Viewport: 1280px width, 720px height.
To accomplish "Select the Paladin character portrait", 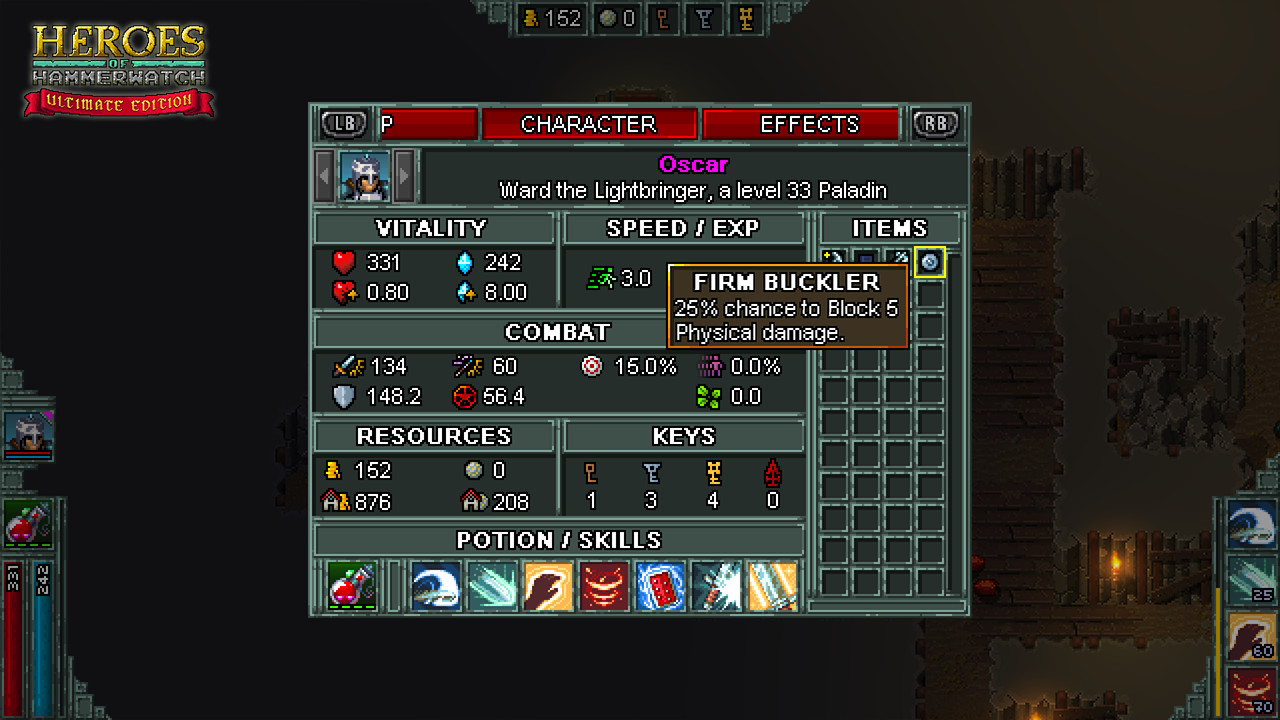I will coord(364,177).
